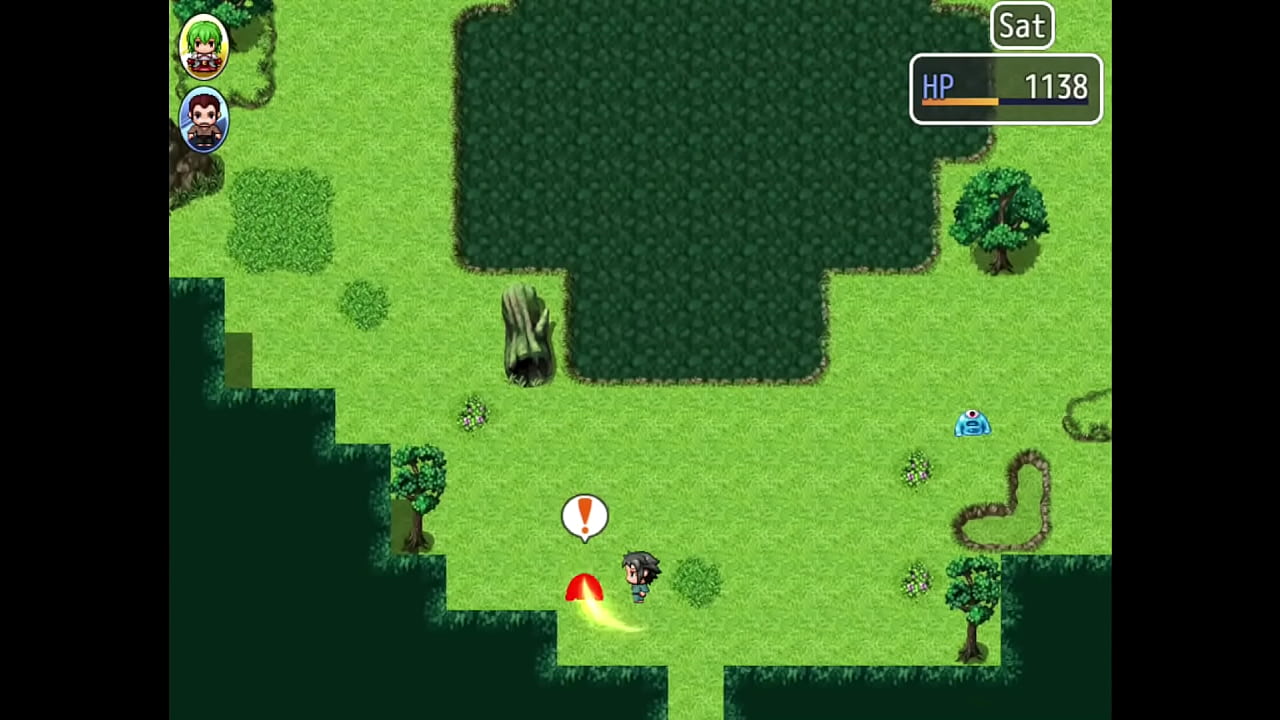Screen dimensions: 1280x720
Task: Click the exclamation balloon above the player
Action: 585,514
